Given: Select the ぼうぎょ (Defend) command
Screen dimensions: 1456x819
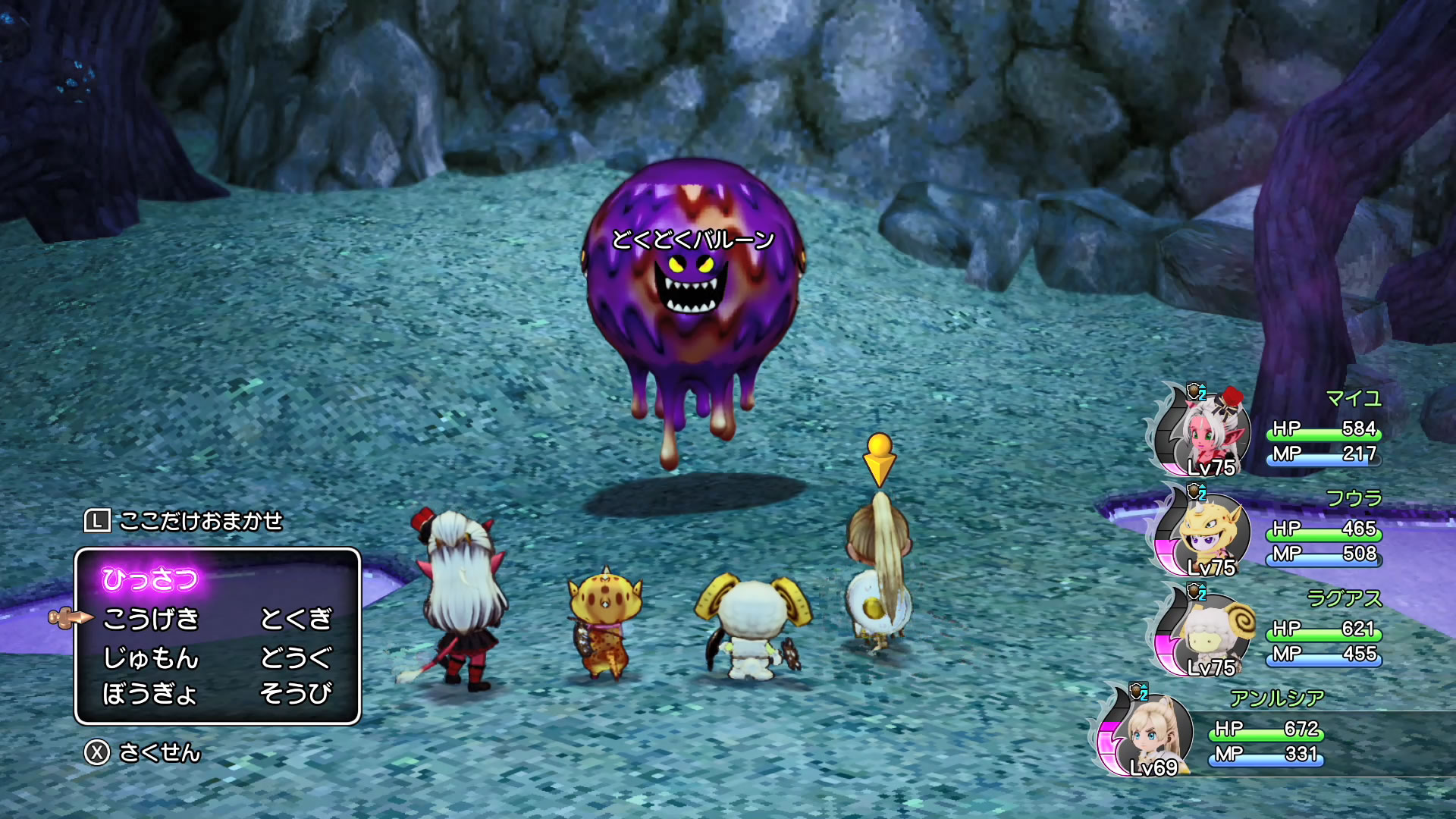Looking at the screenshot, I should coord(149,694).
